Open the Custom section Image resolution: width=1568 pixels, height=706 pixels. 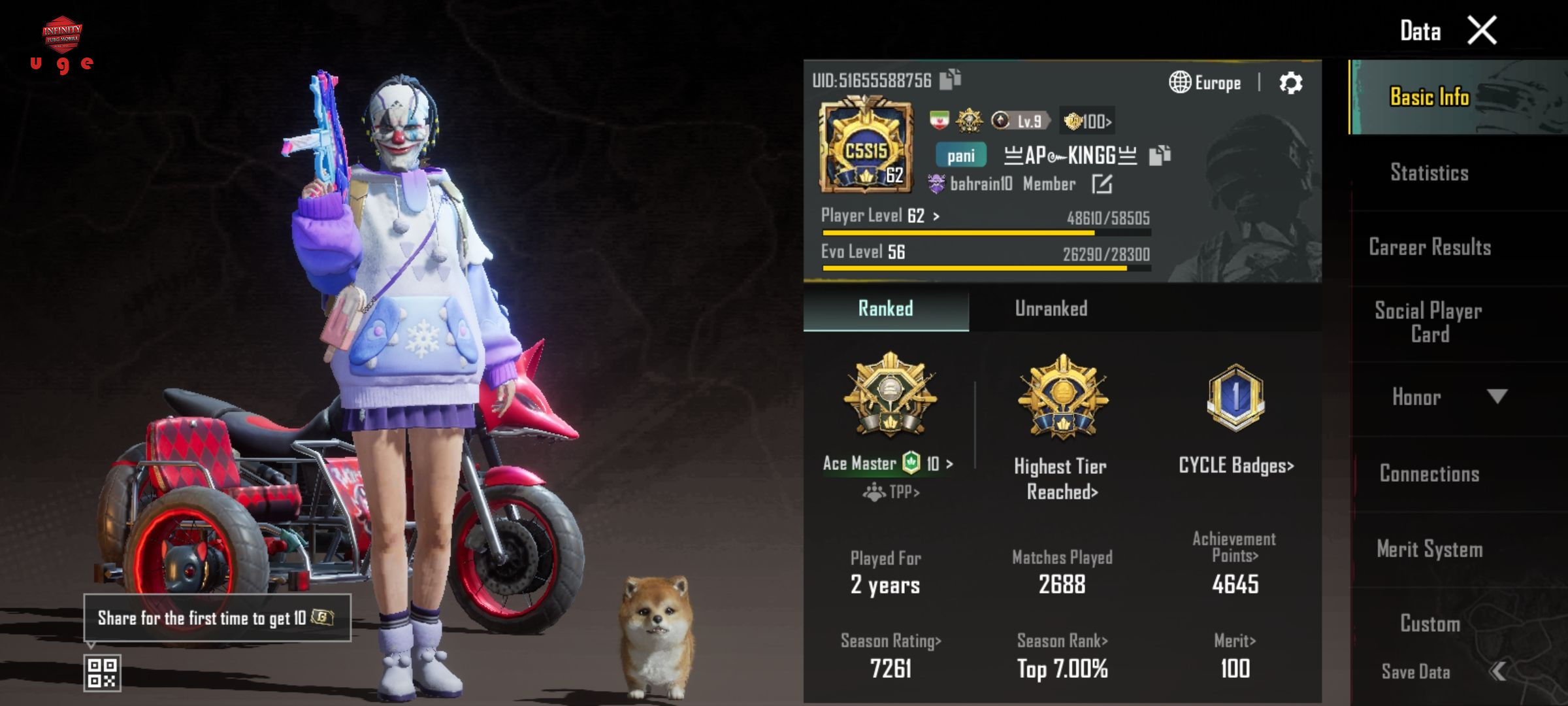click(x=1429, y=624)
